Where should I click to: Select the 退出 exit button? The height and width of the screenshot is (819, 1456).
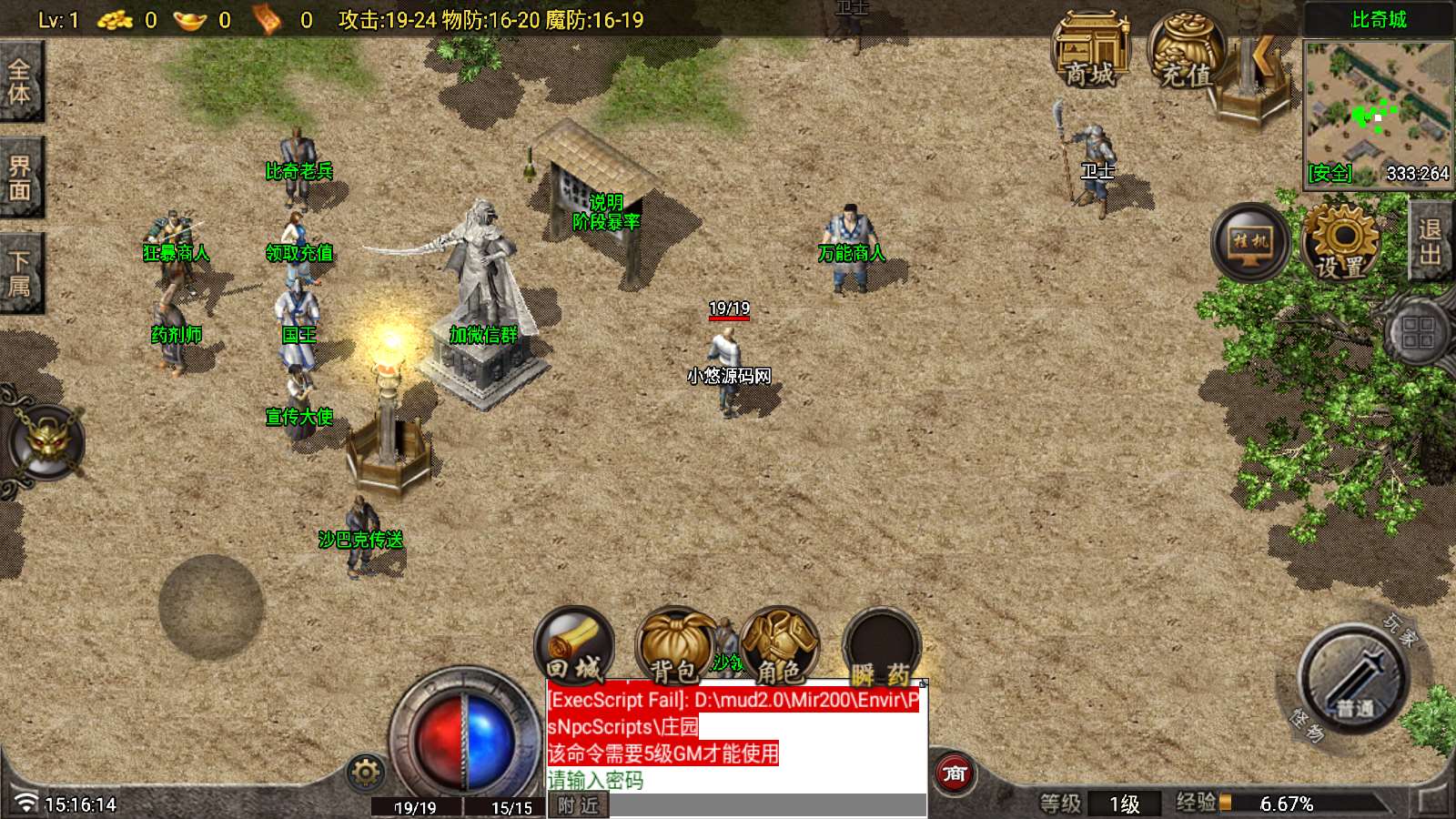(1431, 241)
